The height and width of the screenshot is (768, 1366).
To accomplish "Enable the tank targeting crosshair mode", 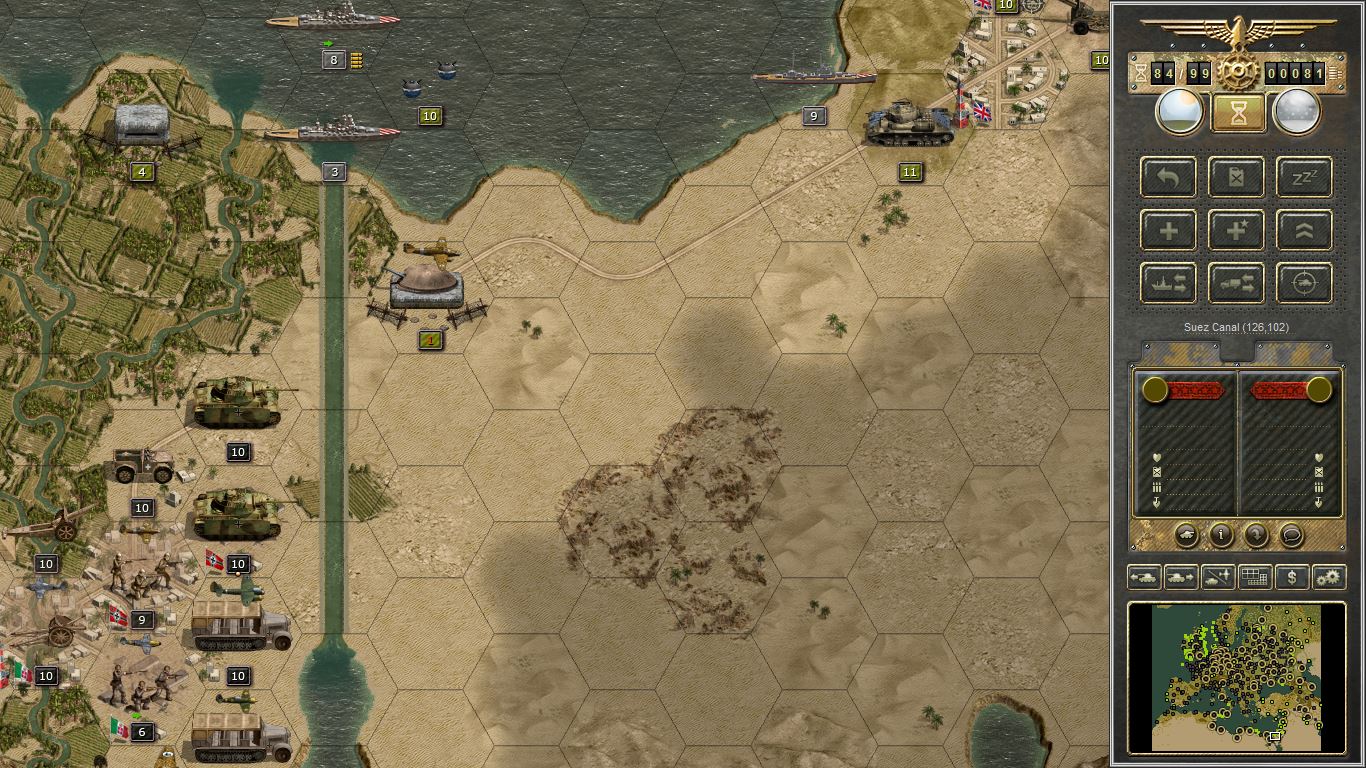I will tap(1303, 283).
